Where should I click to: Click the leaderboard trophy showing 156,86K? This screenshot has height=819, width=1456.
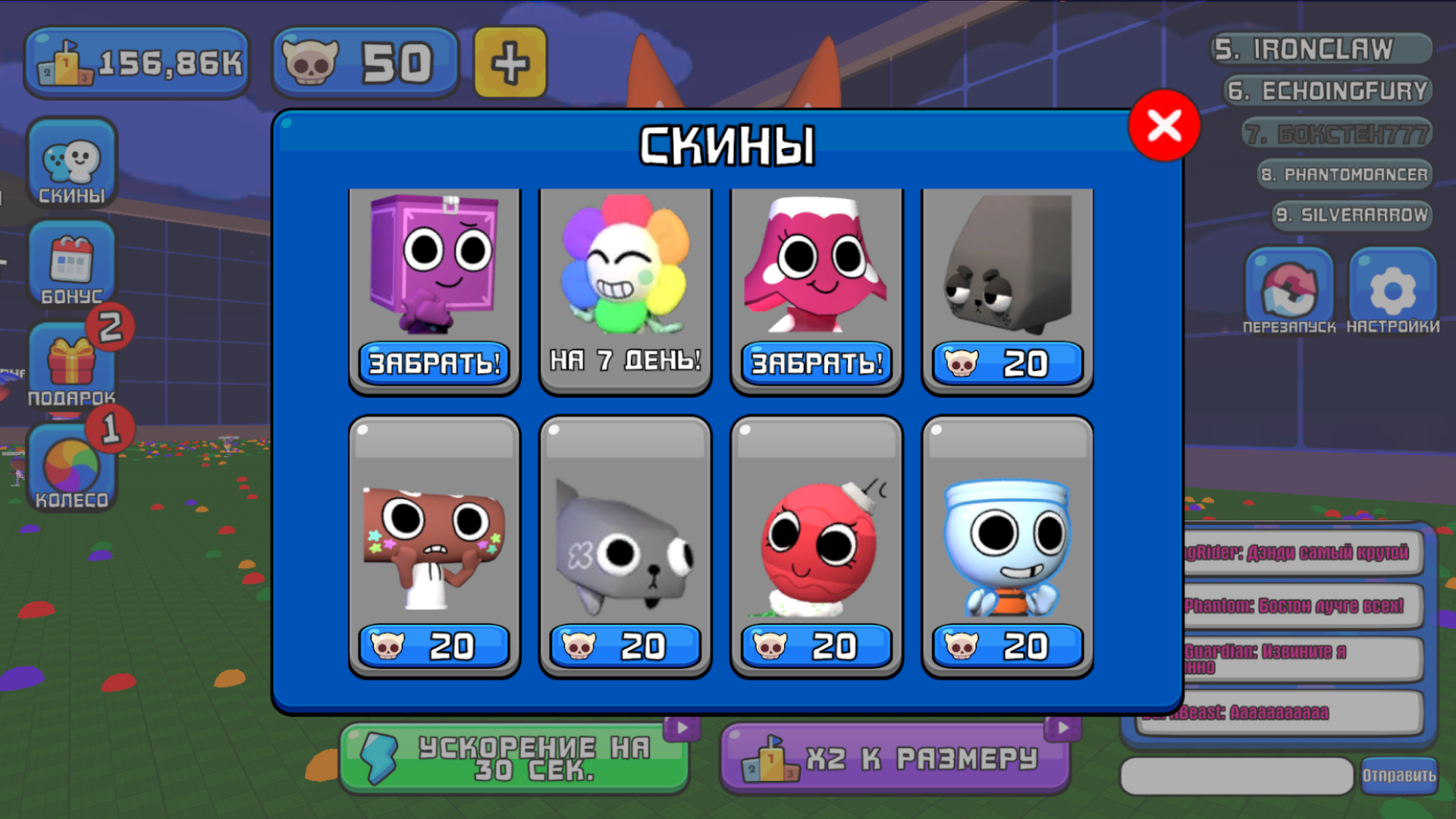136,62
